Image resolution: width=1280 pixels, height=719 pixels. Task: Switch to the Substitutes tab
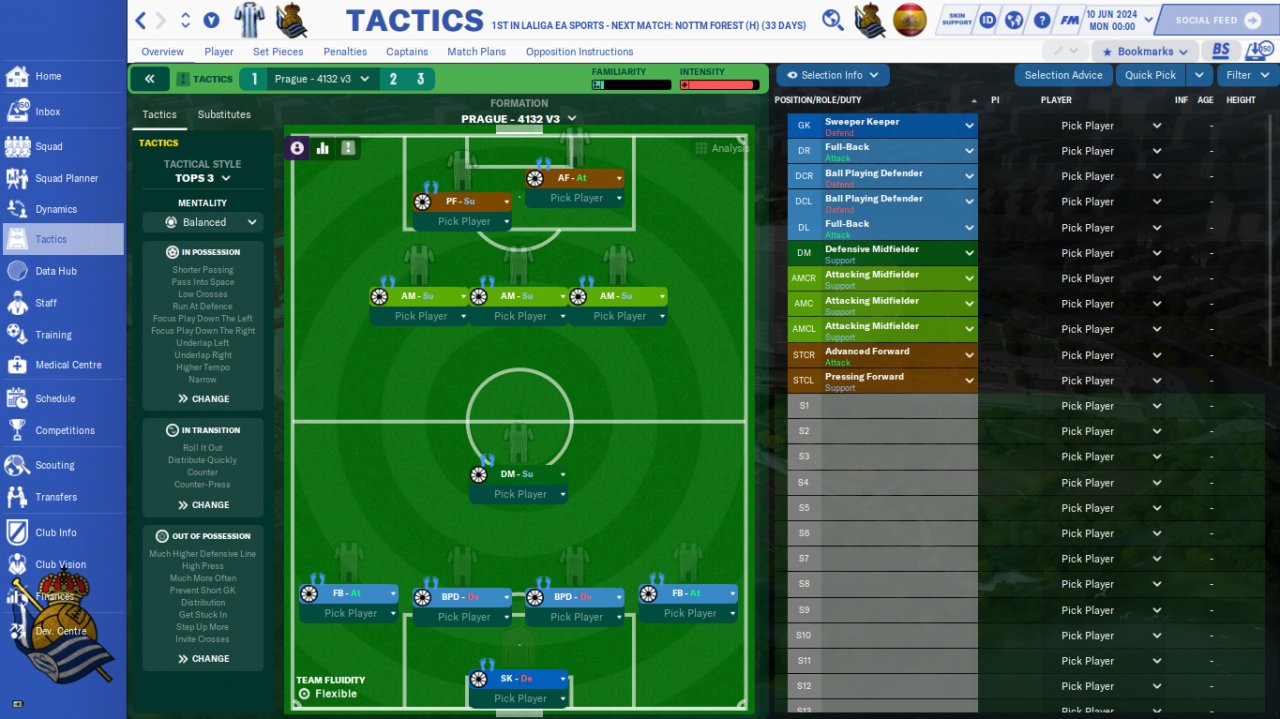click(x=224, y=115)
